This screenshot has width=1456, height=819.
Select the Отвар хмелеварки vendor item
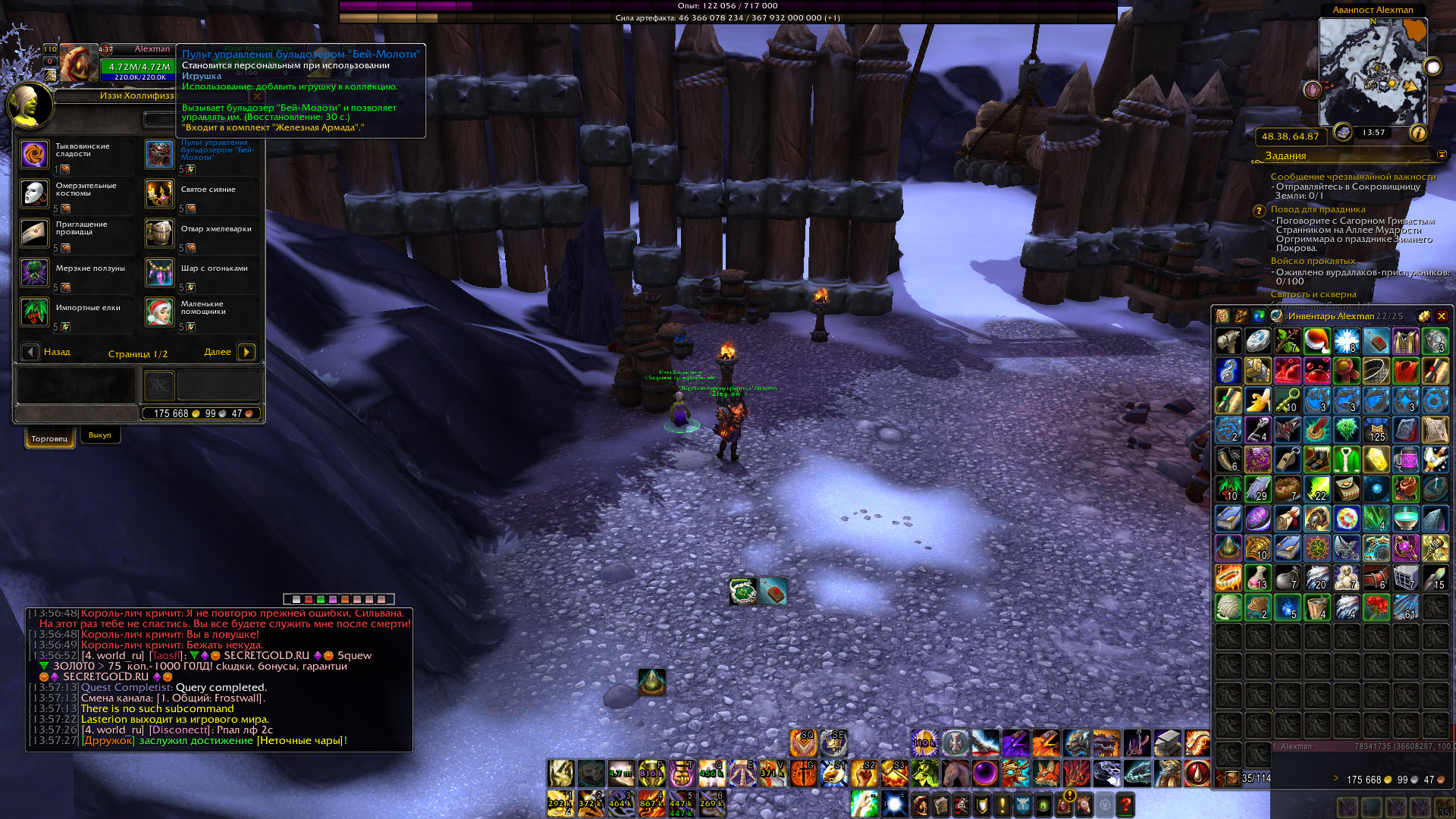point(160,234)
